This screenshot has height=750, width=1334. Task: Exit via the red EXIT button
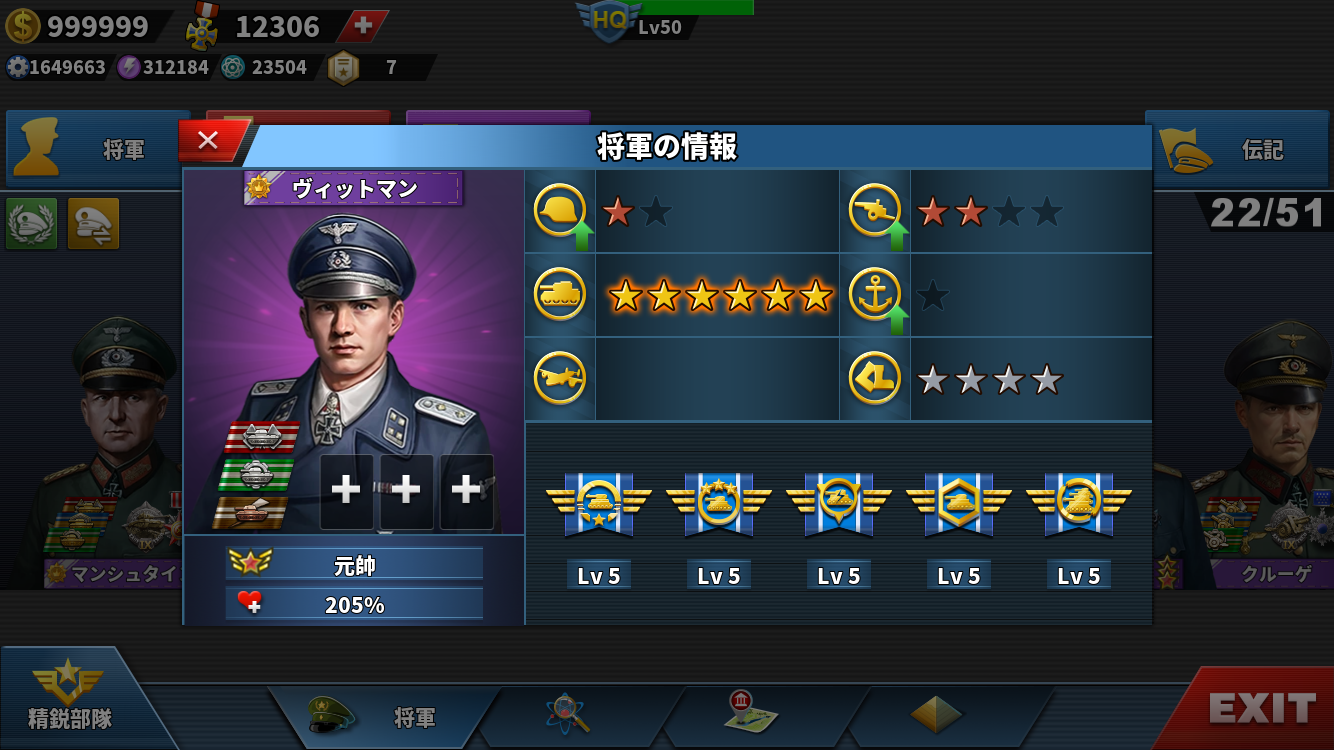(x=1261, y=708)
